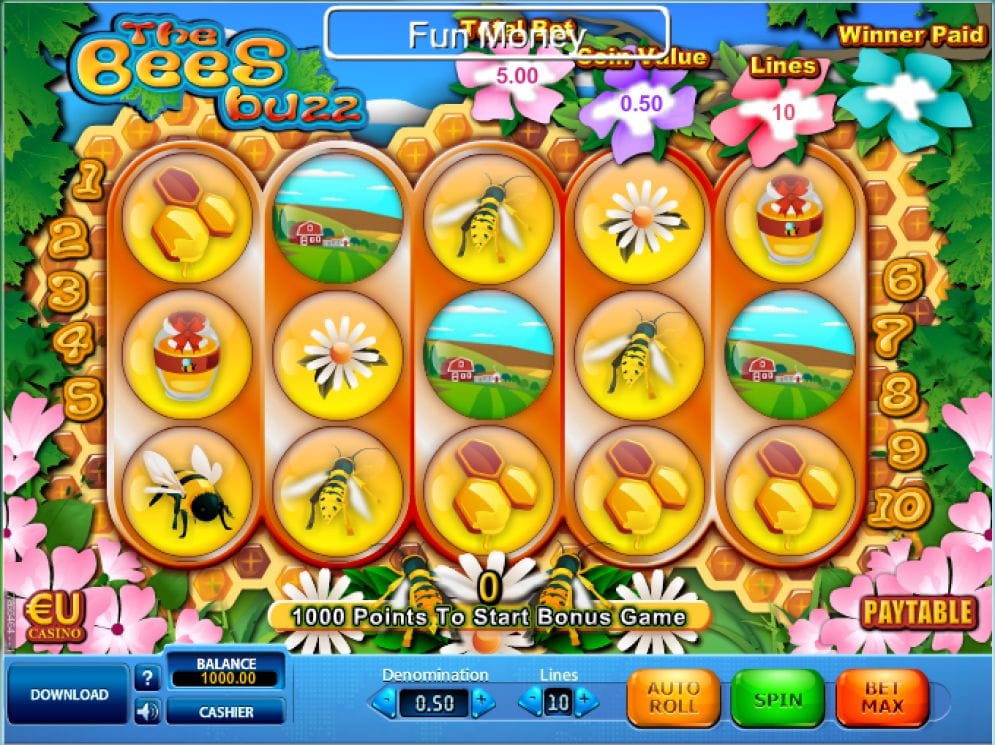The image size is (995, 745).
Task: Select payline number 6 marker
Action: click(903, 281)
